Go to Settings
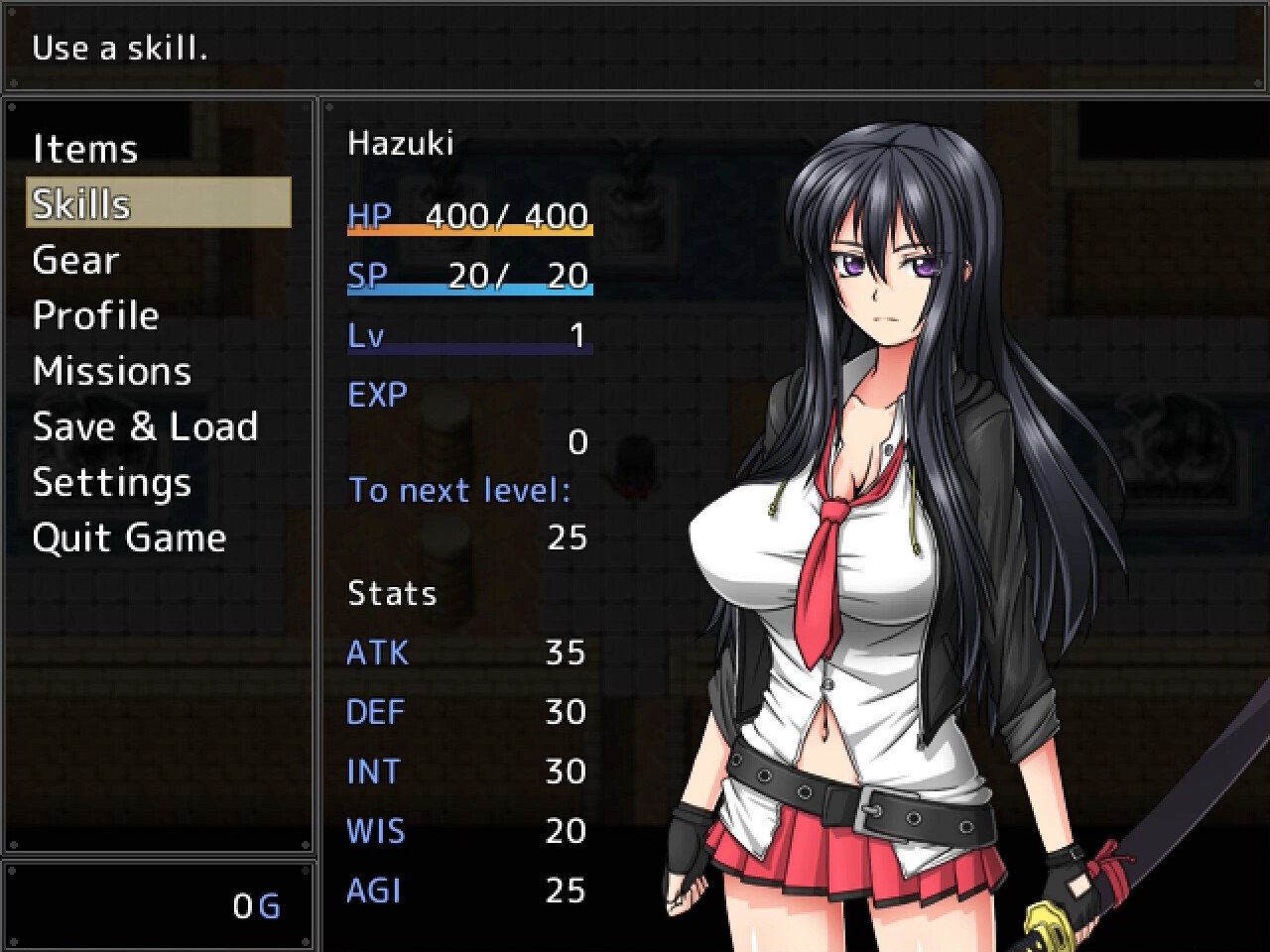Image resolution: width=1270 pixels, height=952 pixels. click(111, 482)
